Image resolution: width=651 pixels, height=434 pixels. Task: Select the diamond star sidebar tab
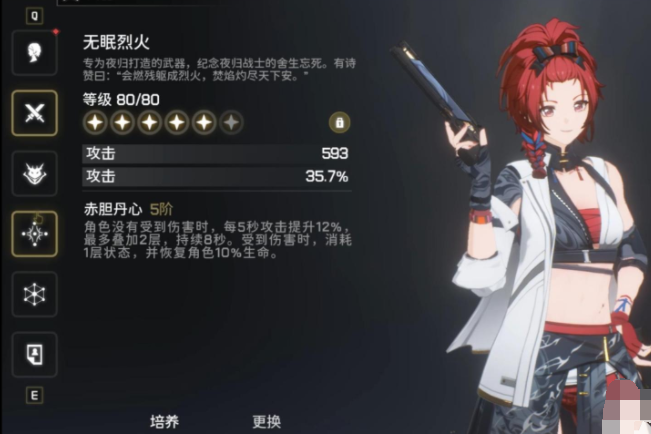point(34,233)
